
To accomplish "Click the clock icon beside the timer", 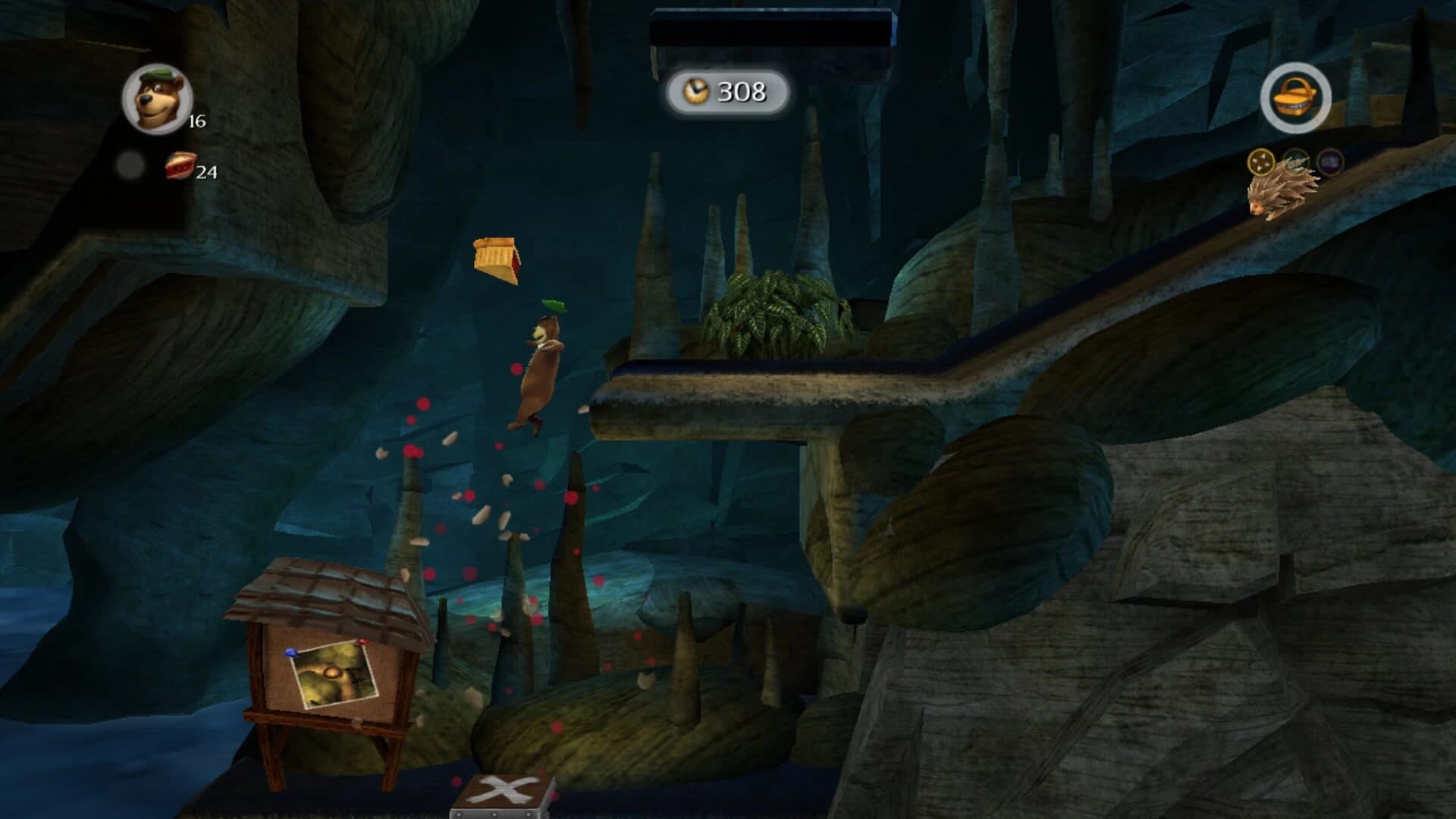I will (x=697, y=93).
